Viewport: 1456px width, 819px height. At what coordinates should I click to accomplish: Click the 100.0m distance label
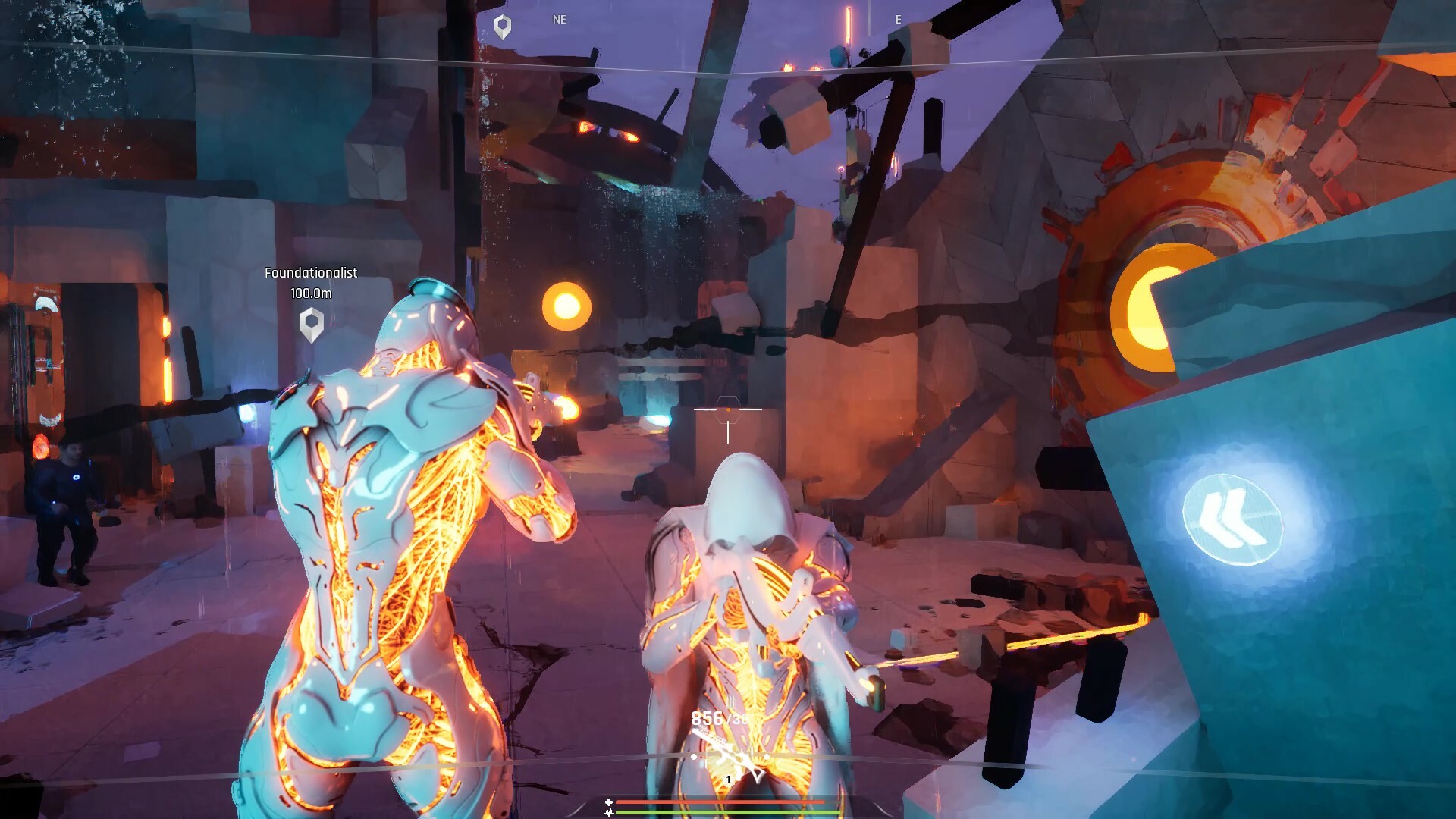coord(309,292)
